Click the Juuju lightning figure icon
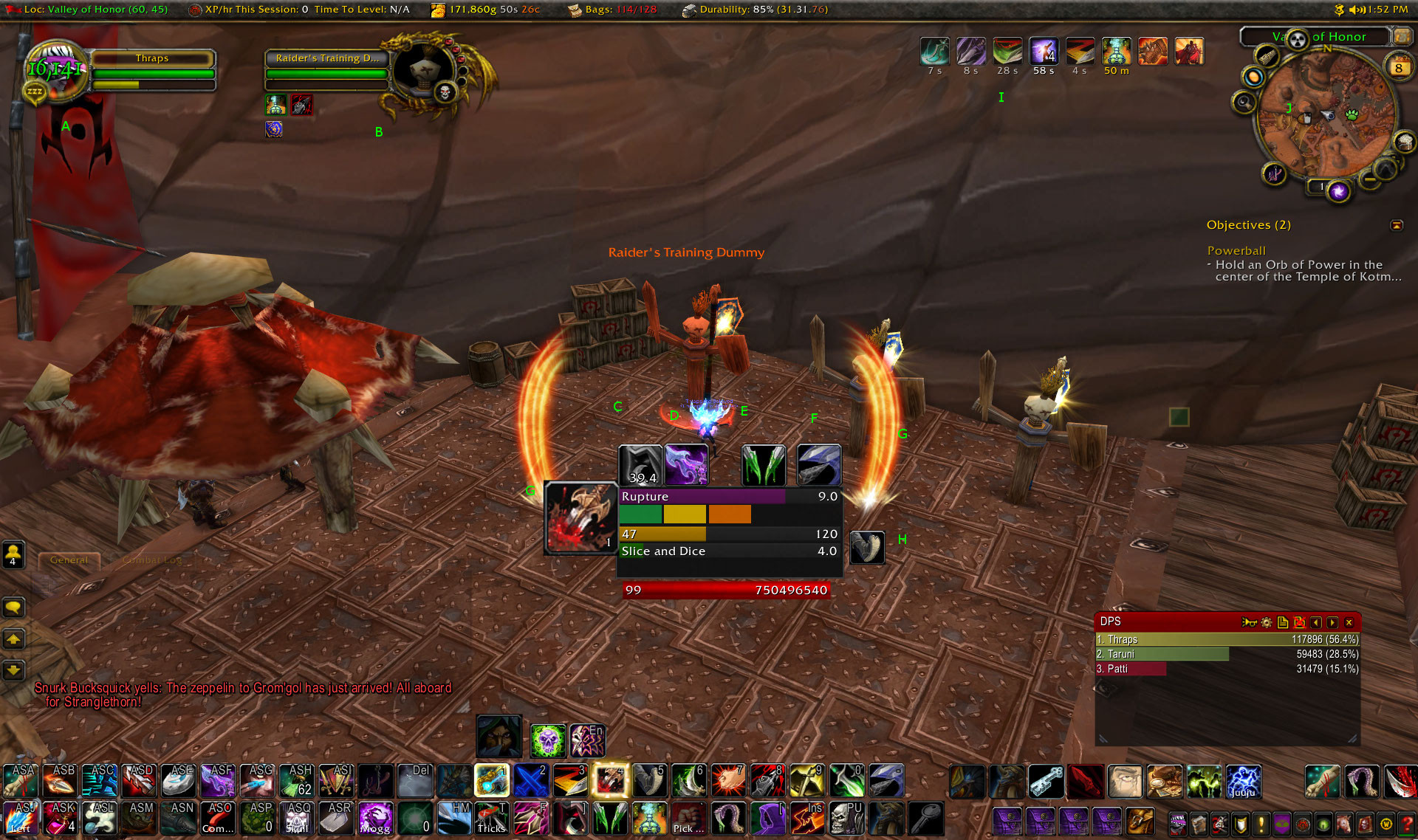 click(1243, 781)
